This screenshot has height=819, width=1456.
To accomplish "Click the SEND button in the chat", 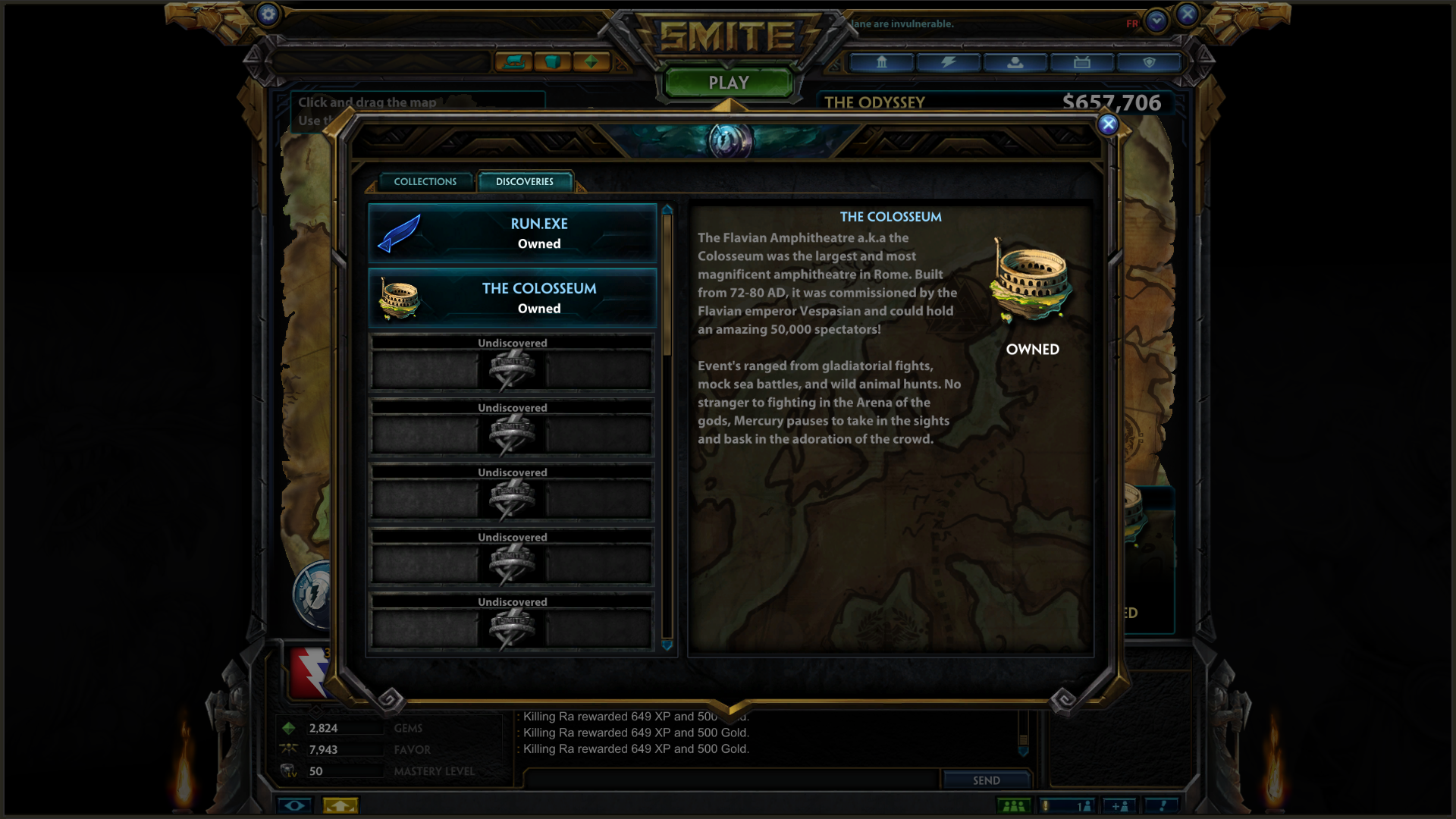I will (x=986, y=780).
